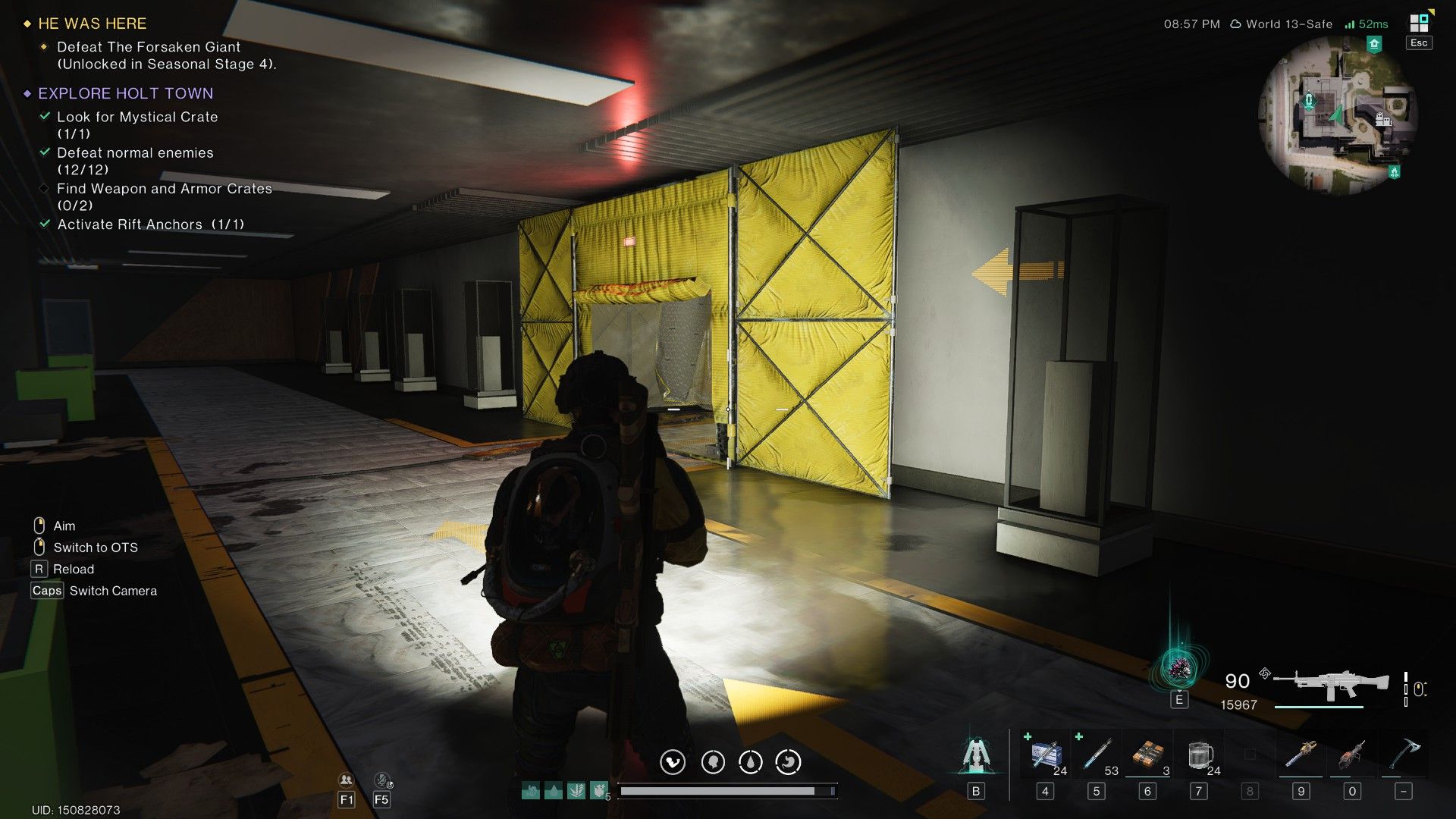The height and width of the screenshot is (819, 1456).
Task: Equip the pickaxe tool slot
Action: coord(1404,754)
